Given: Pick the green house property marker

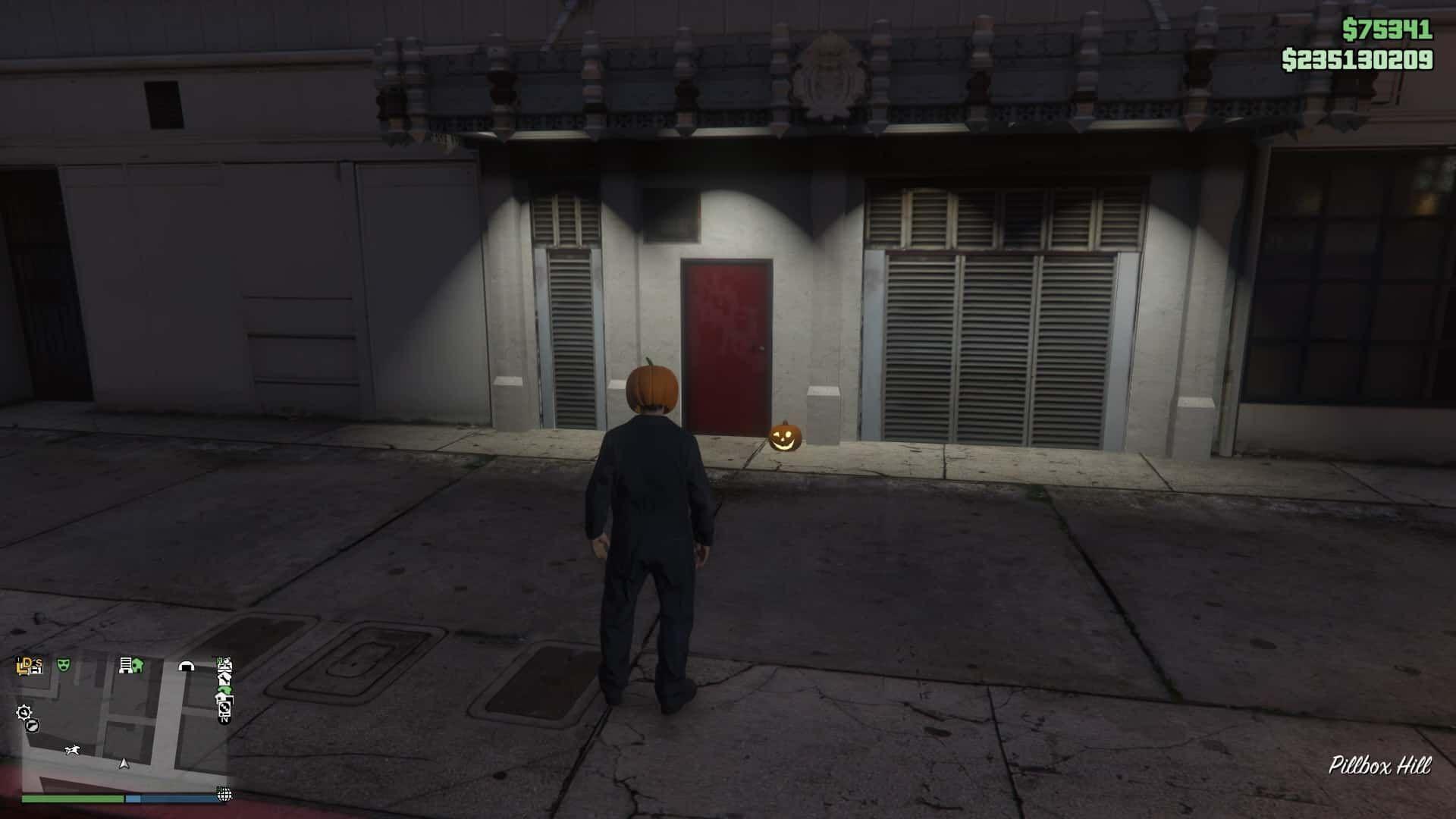Looking at the screenshot, I should click(137, 666).
